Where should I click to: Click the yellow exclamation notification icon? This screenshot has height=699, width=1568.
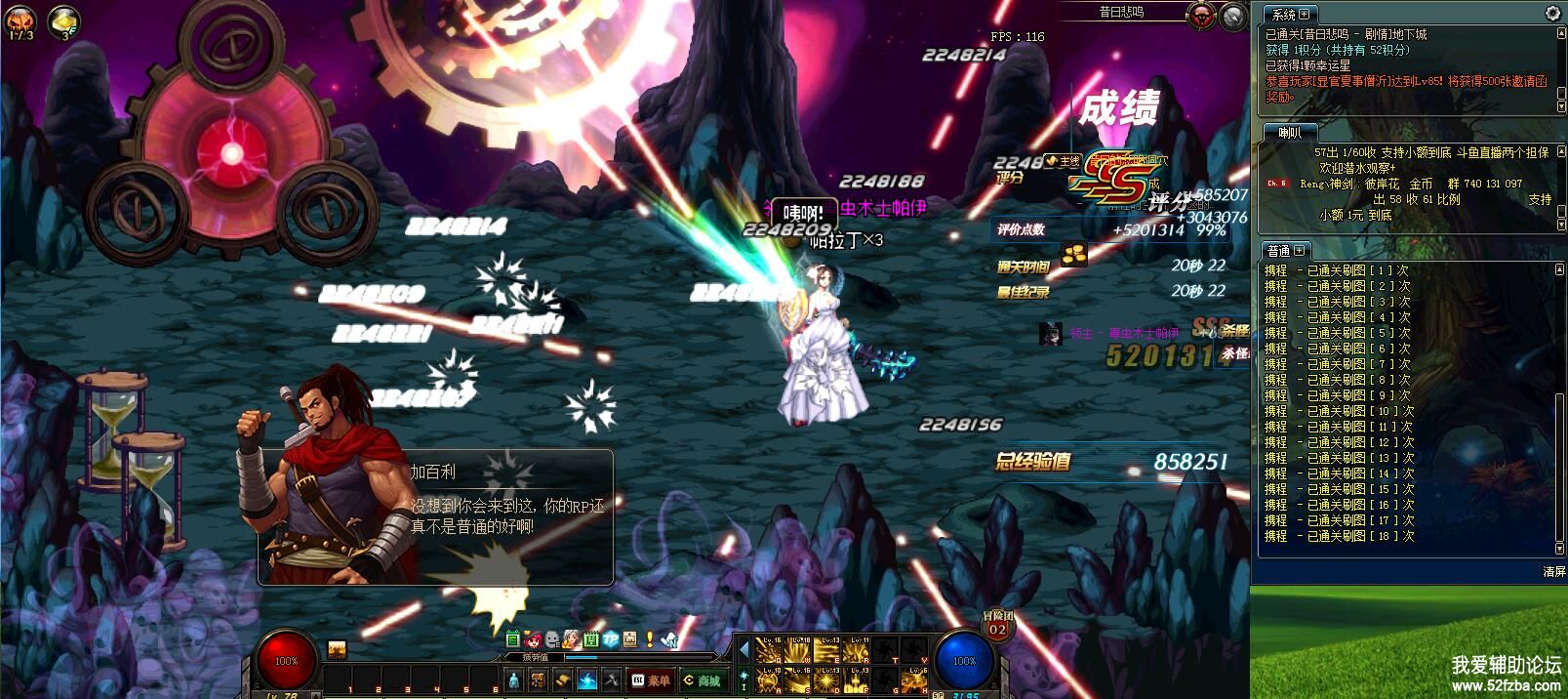[650, 640]
